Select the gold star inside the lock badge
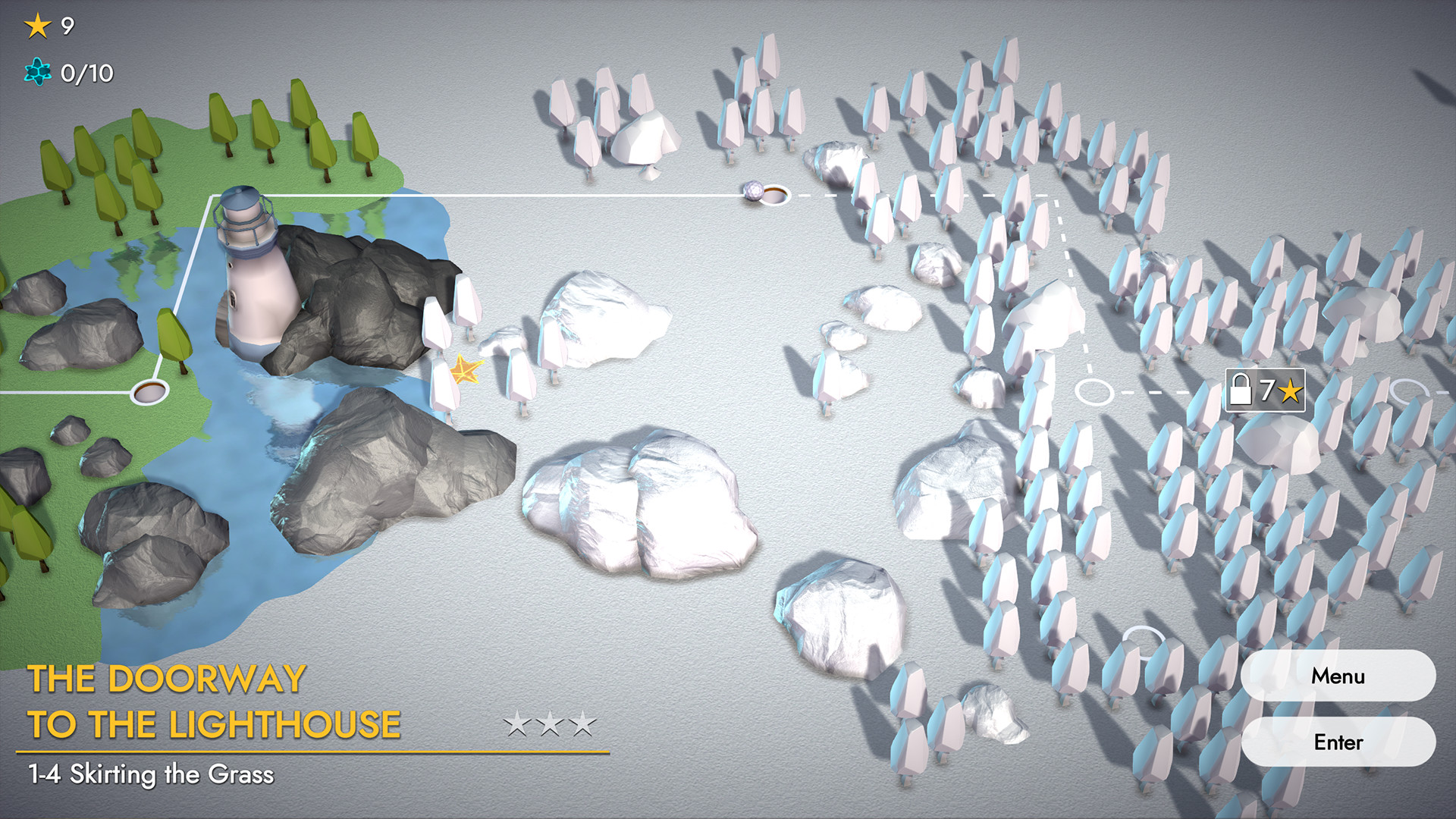This screenshot has width=1456, height=819. coord(1291,391)
